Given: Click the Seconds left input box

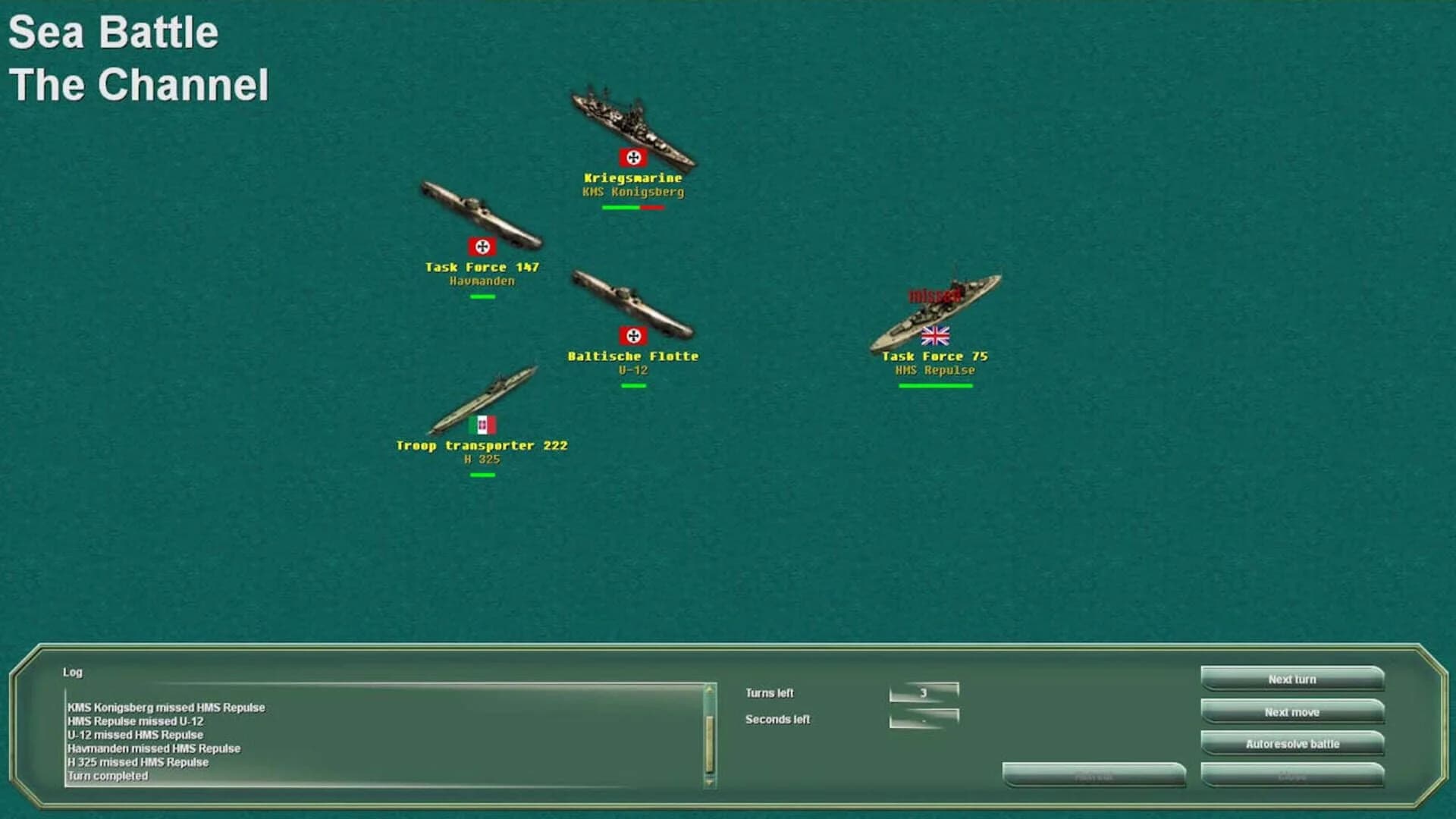Looking at the screenshot, I should pos(924,718).
